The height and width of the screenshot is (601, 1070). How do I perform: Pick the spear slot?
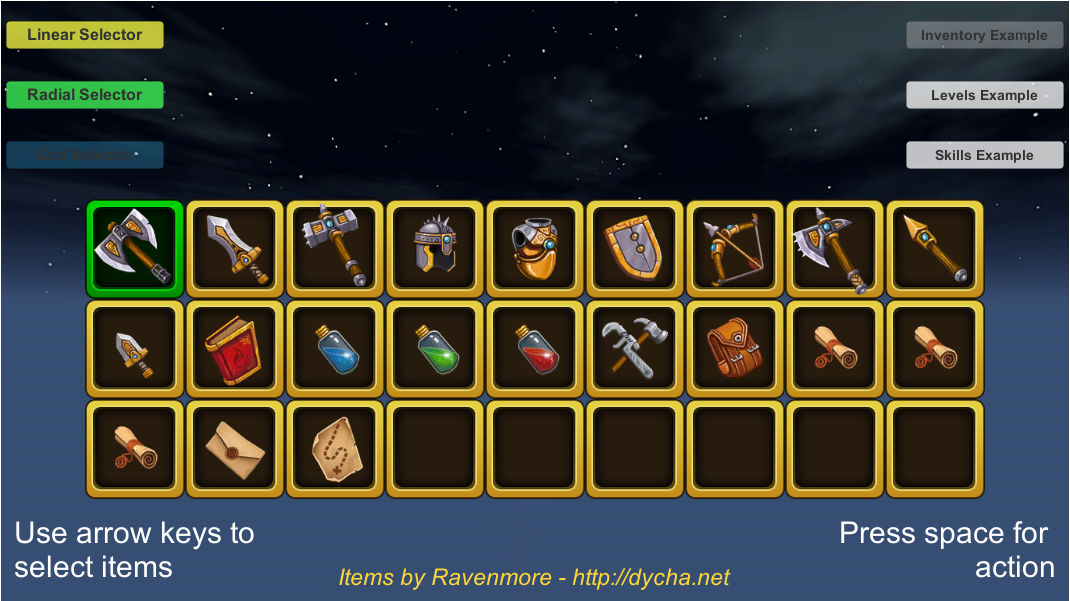pyautogui.click(x=935, y=249)
